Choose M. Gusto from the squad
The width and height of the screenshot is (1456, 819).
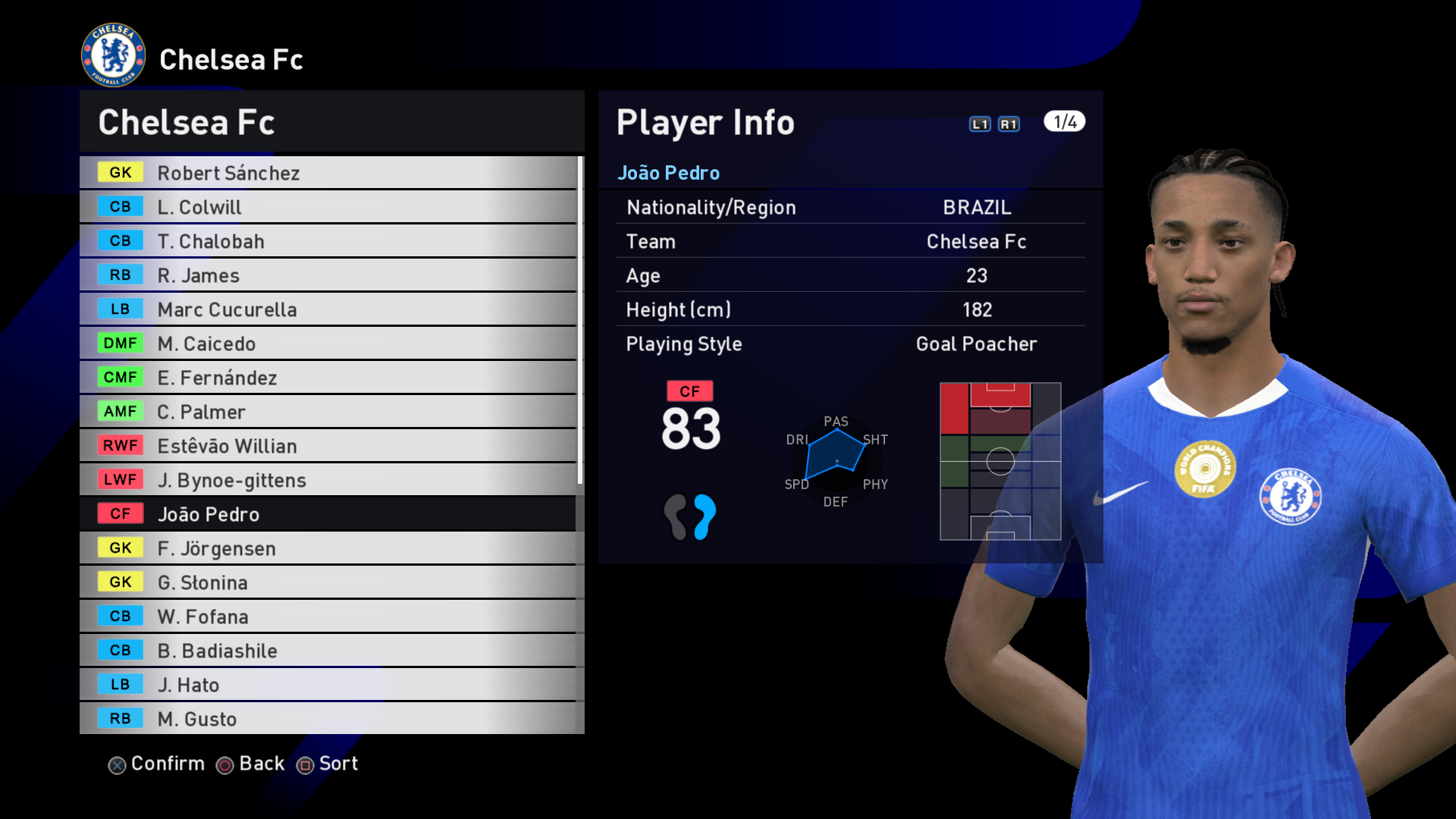click(328, 719)
